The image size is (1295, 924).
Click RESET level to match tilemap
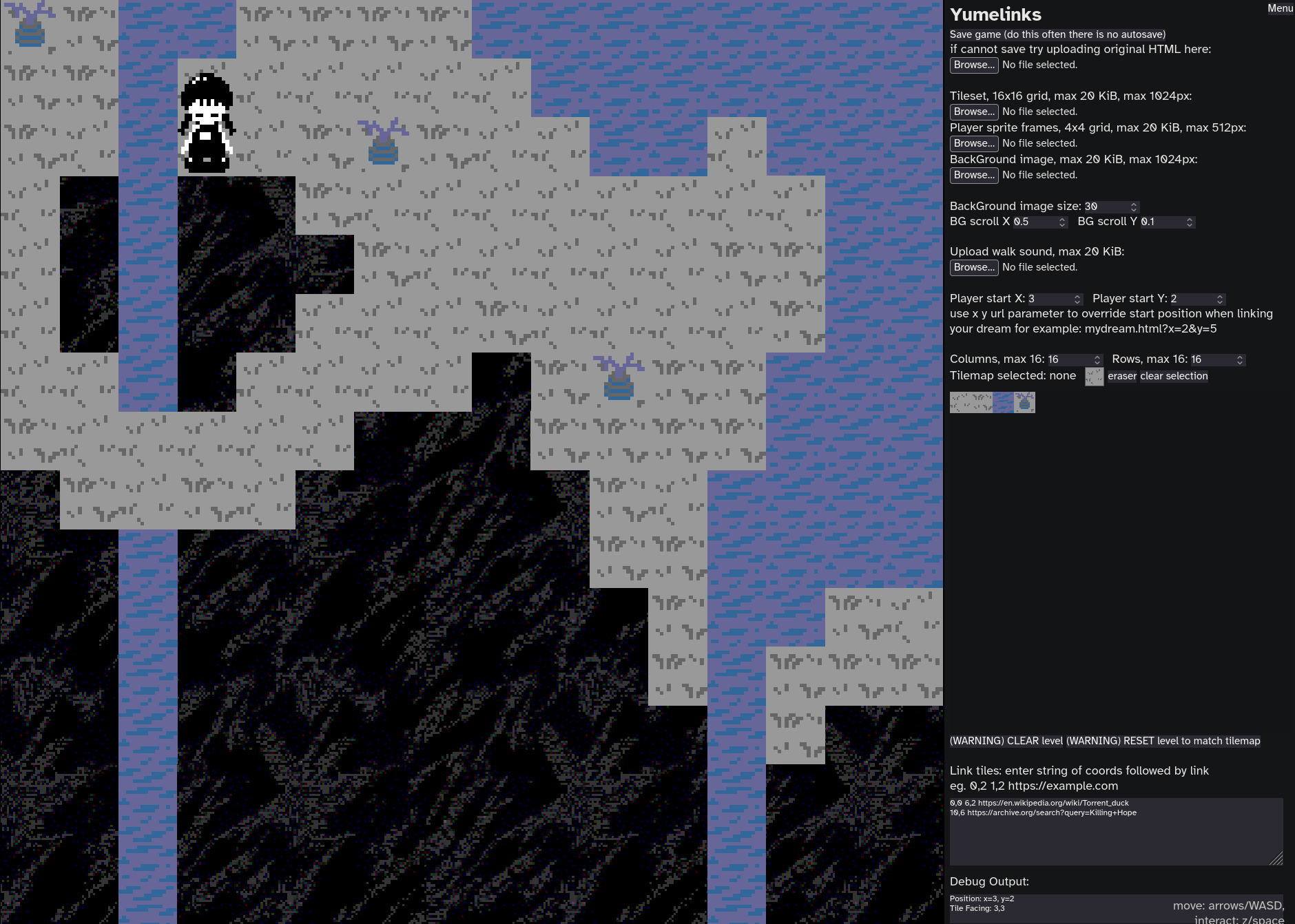pos(1163,741)
